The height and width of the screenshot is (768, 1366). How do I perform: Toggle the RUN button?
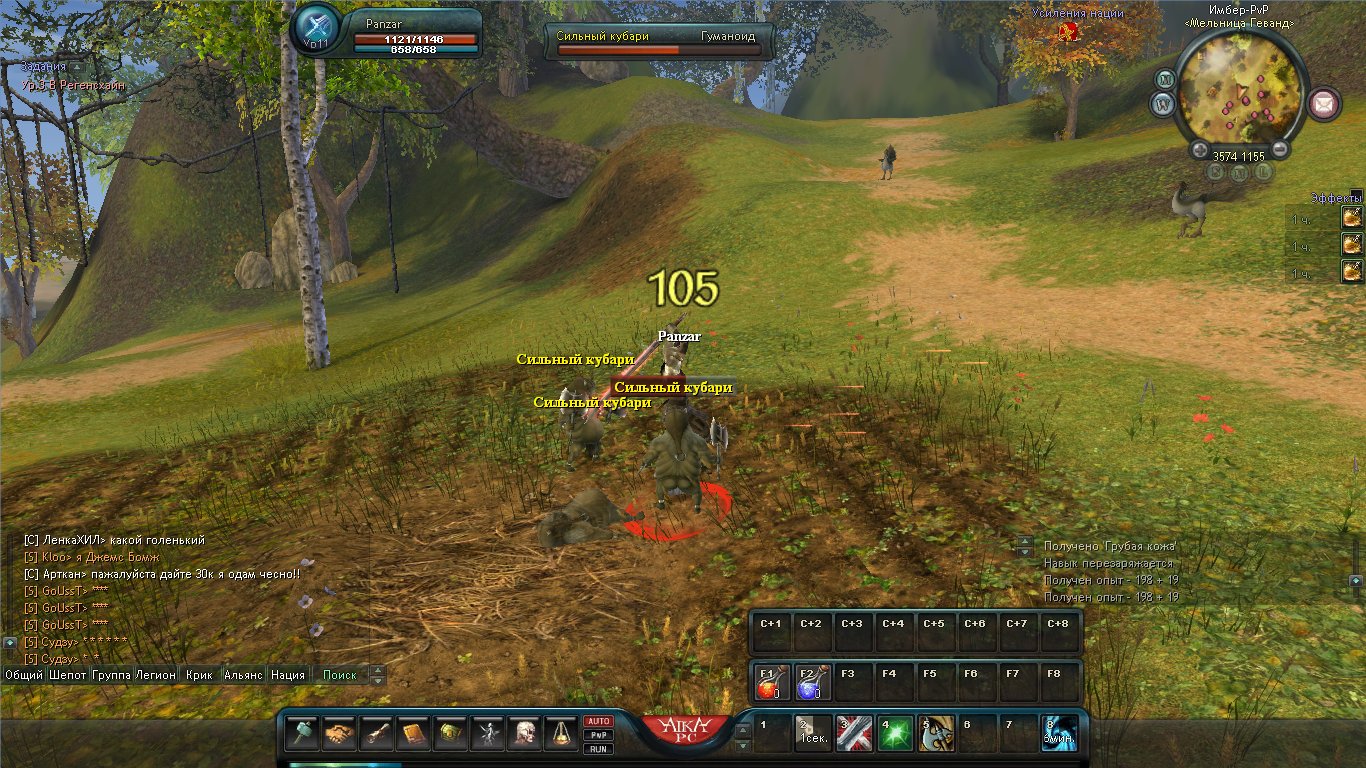598,748
